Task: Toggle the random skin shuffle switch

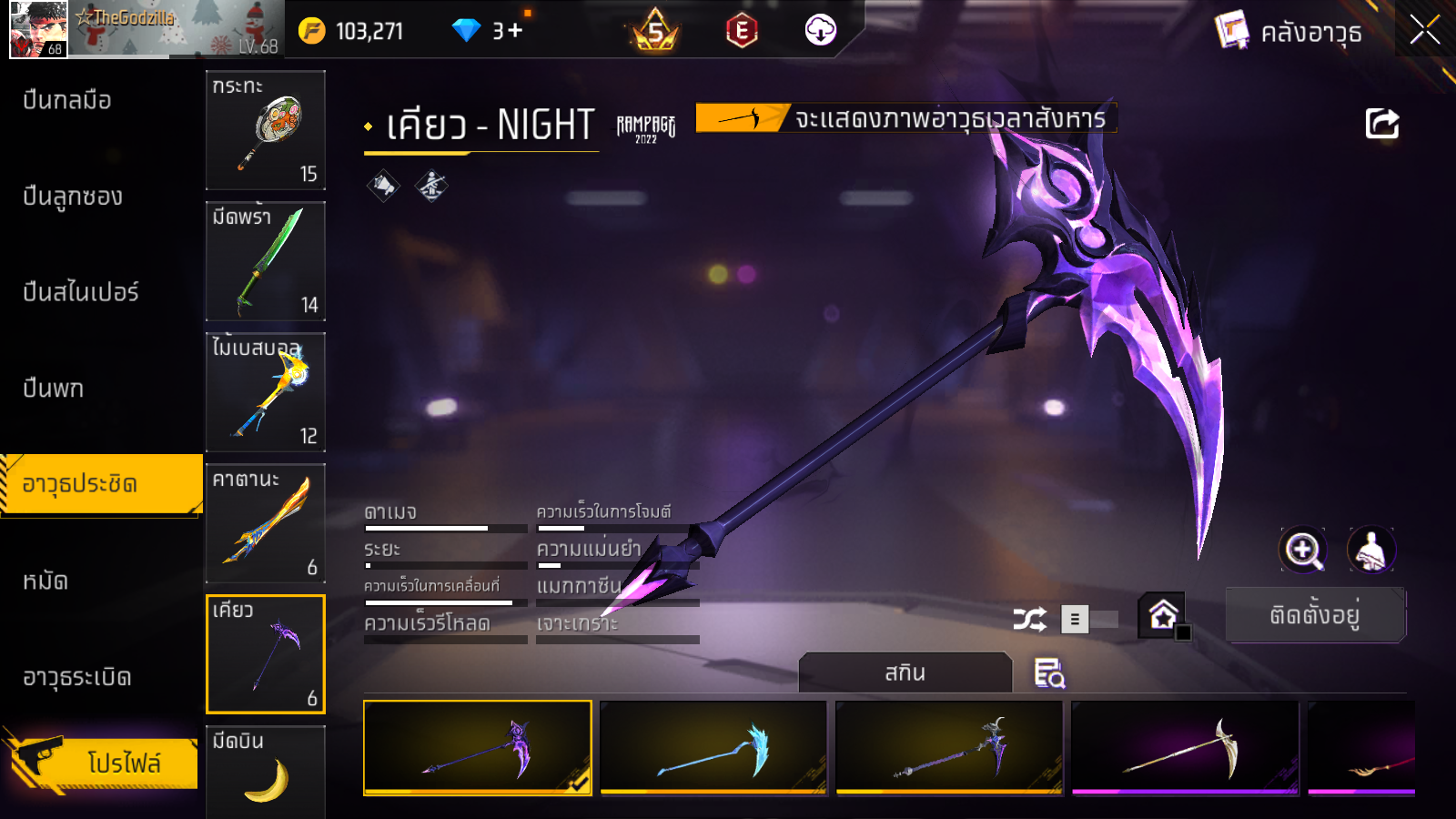Action: (x=1089, y=620)
